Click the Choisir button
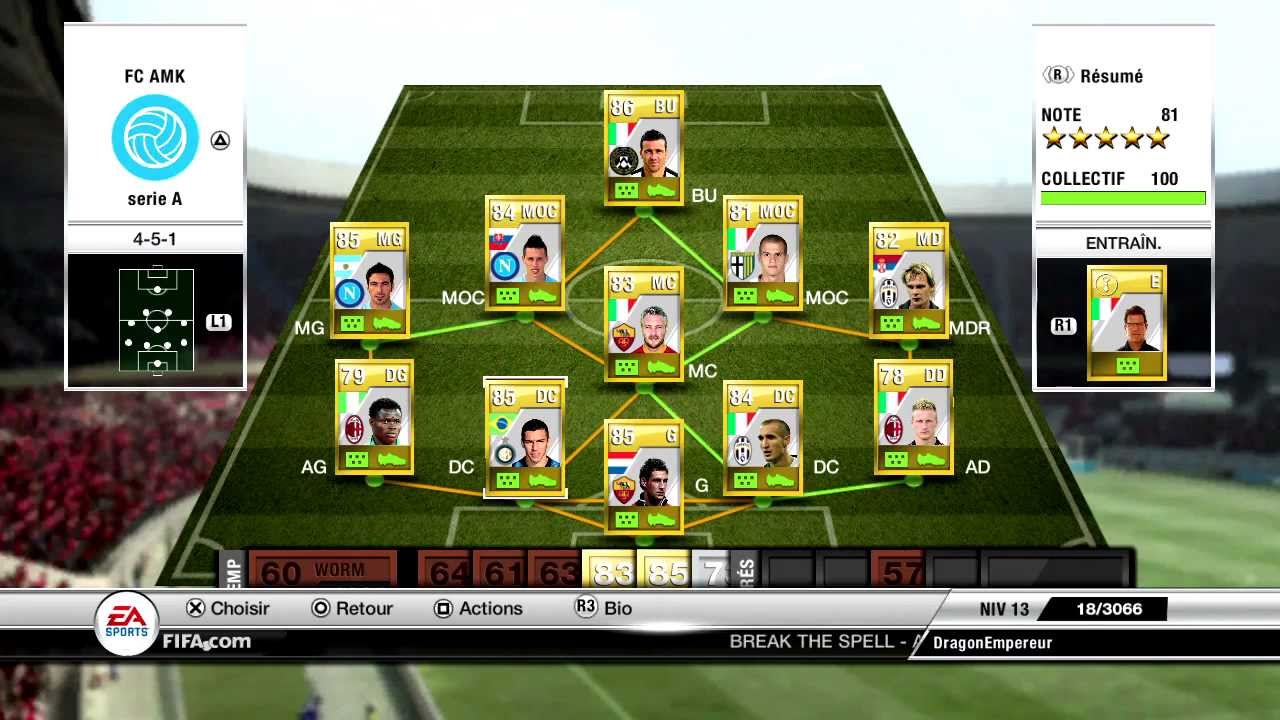The width and height of the screenshot is (1280, 720). point(238,608)
